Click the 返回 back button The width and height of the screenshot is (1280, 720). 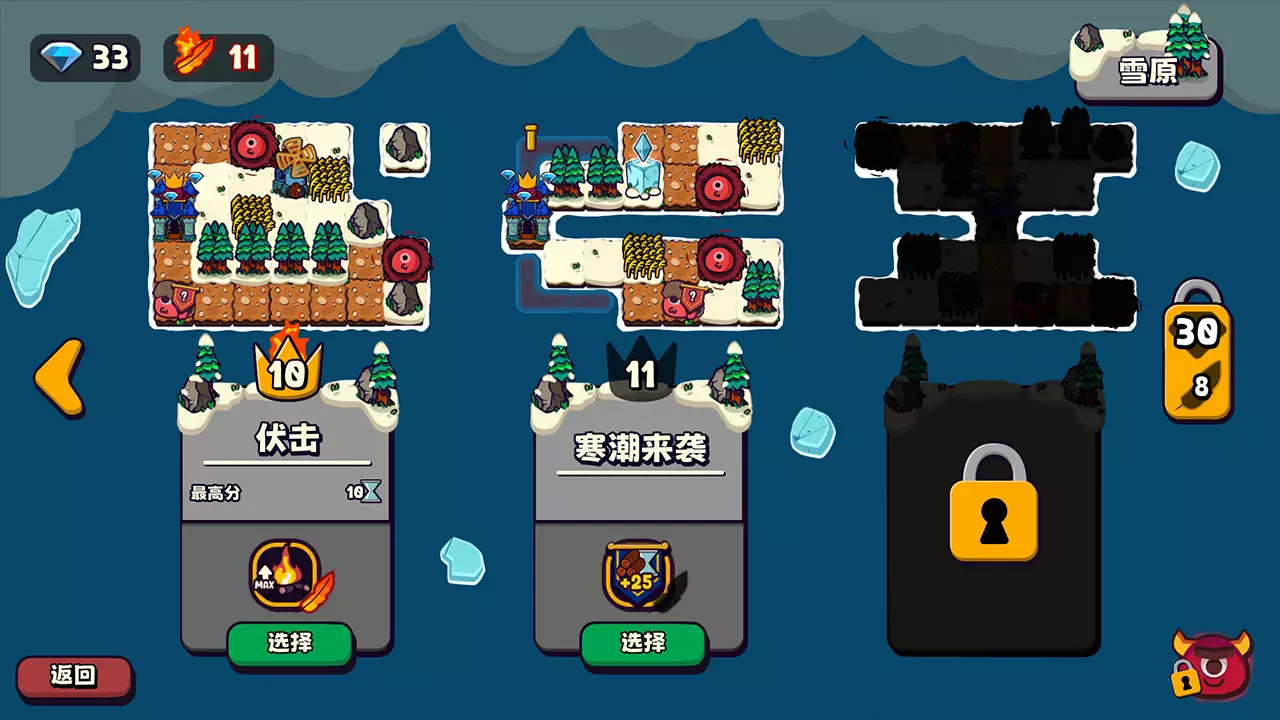tap(75, 677)
